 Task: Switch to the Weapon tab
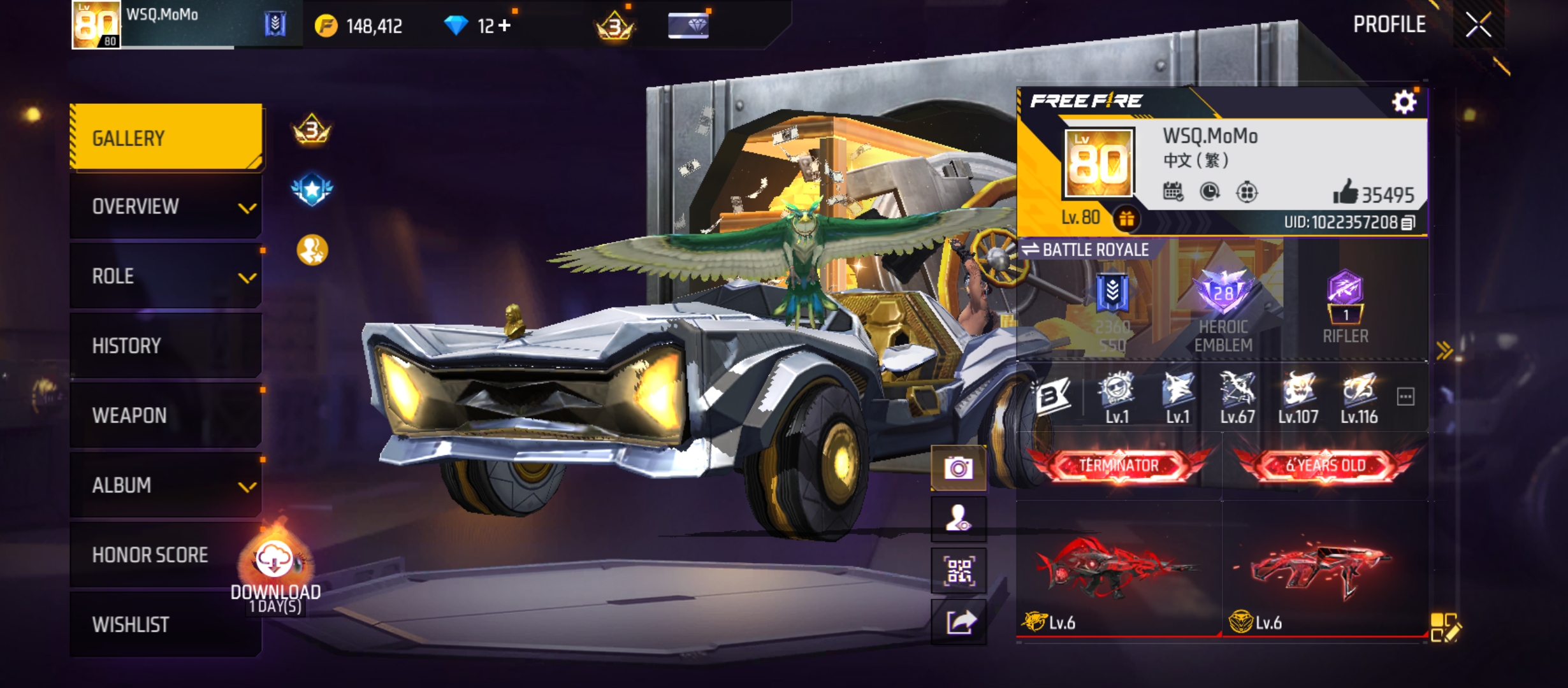click(x=166, y=415)
